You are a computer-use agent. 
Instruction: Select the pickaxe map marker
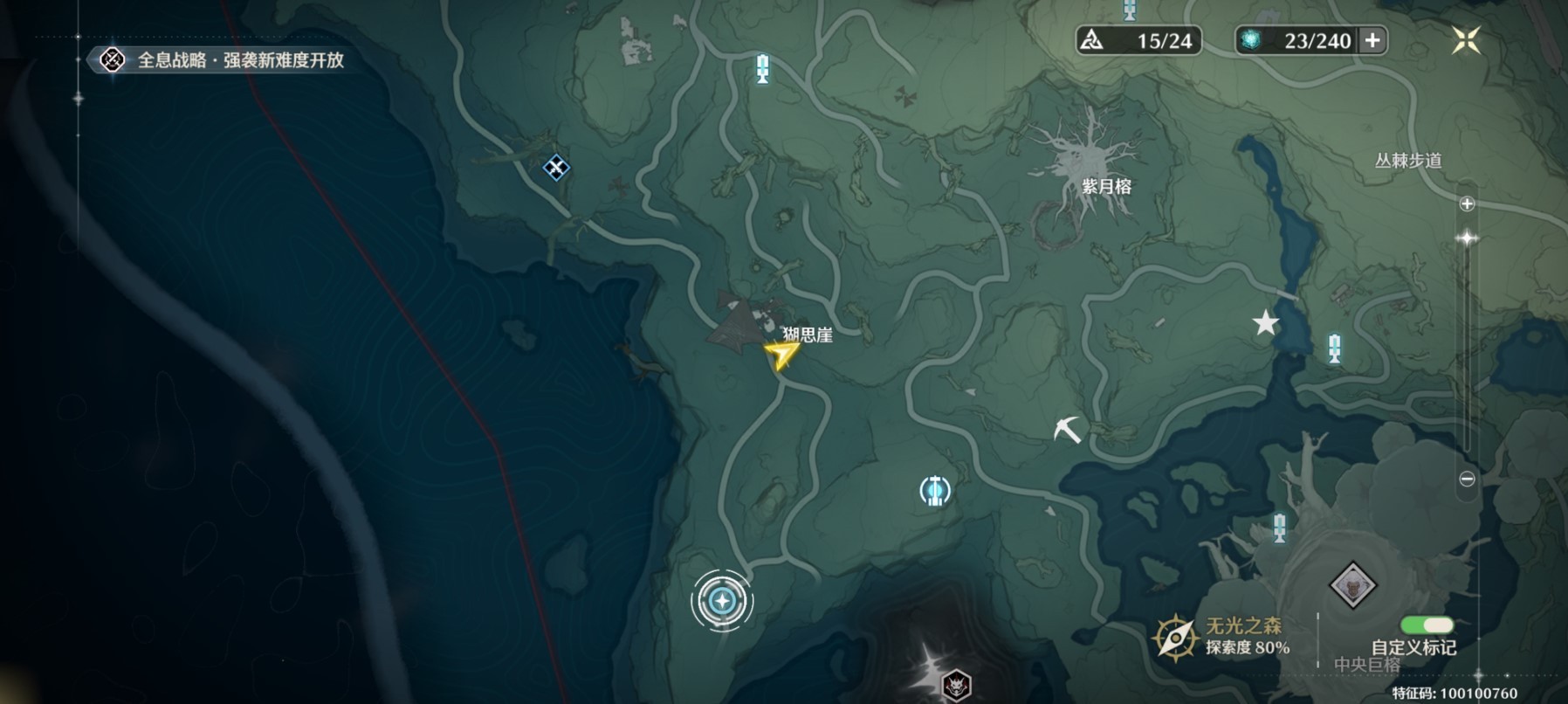coord(1067,429)
